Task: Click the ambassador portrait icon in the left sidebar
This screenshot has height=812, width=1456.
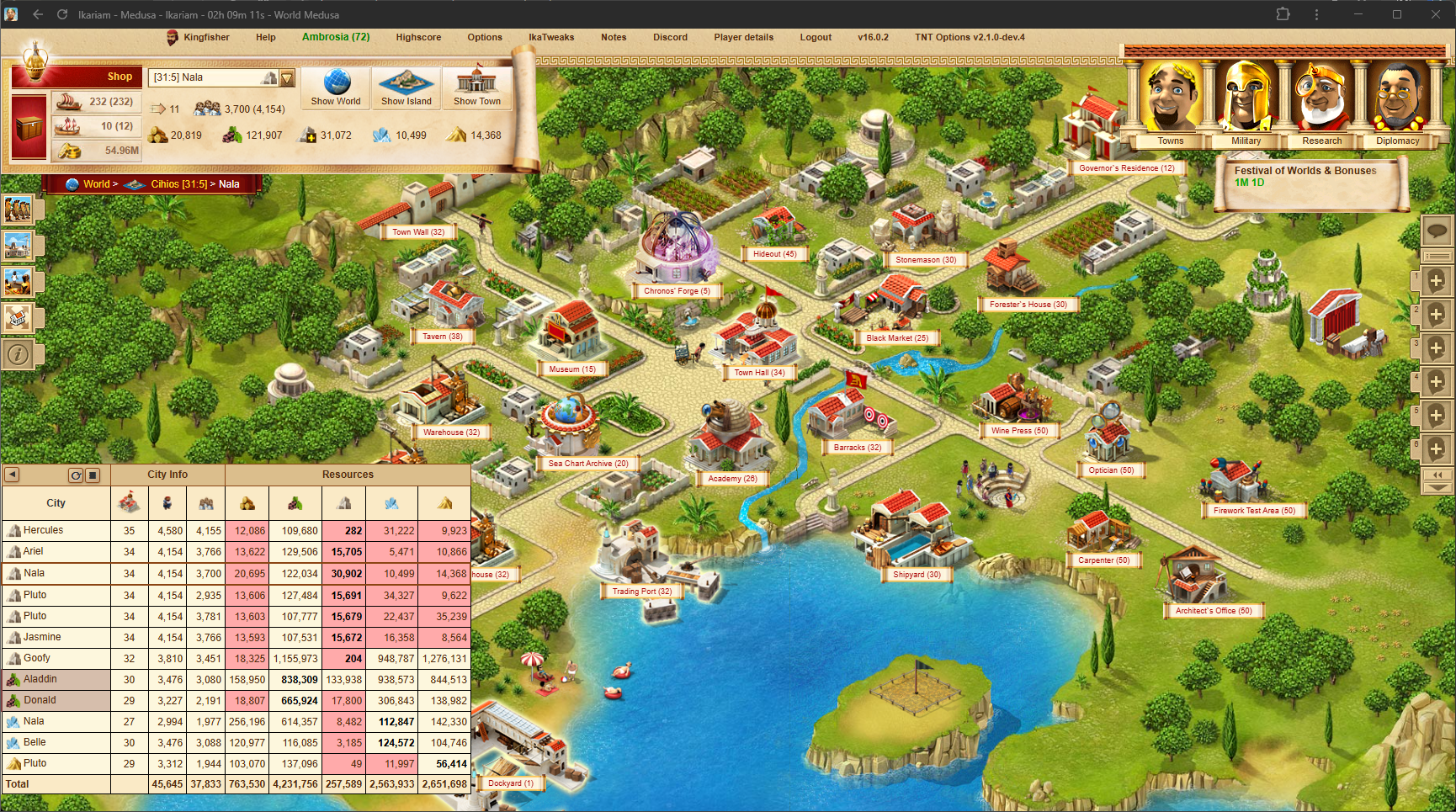Action: point(19,282)
